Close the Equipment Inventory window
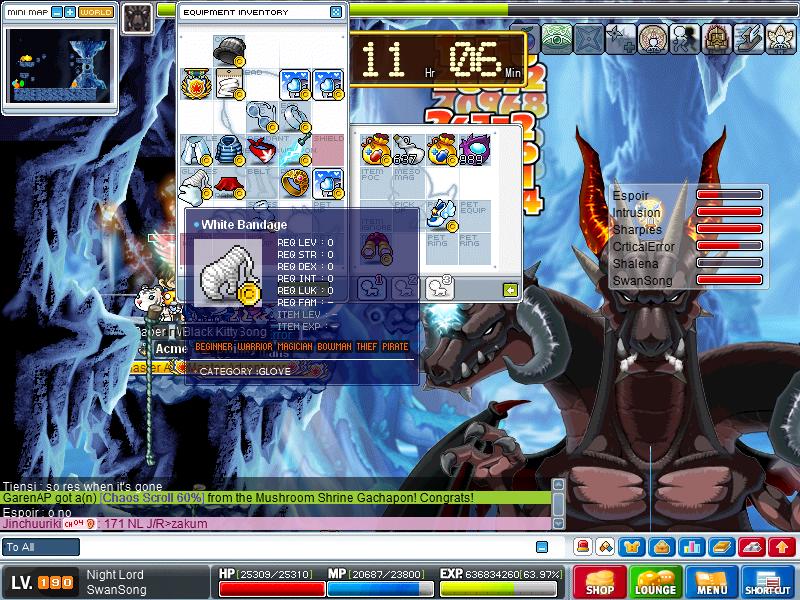Image resolution: width=800 pixels, height=600 pixels. point(336,13)
